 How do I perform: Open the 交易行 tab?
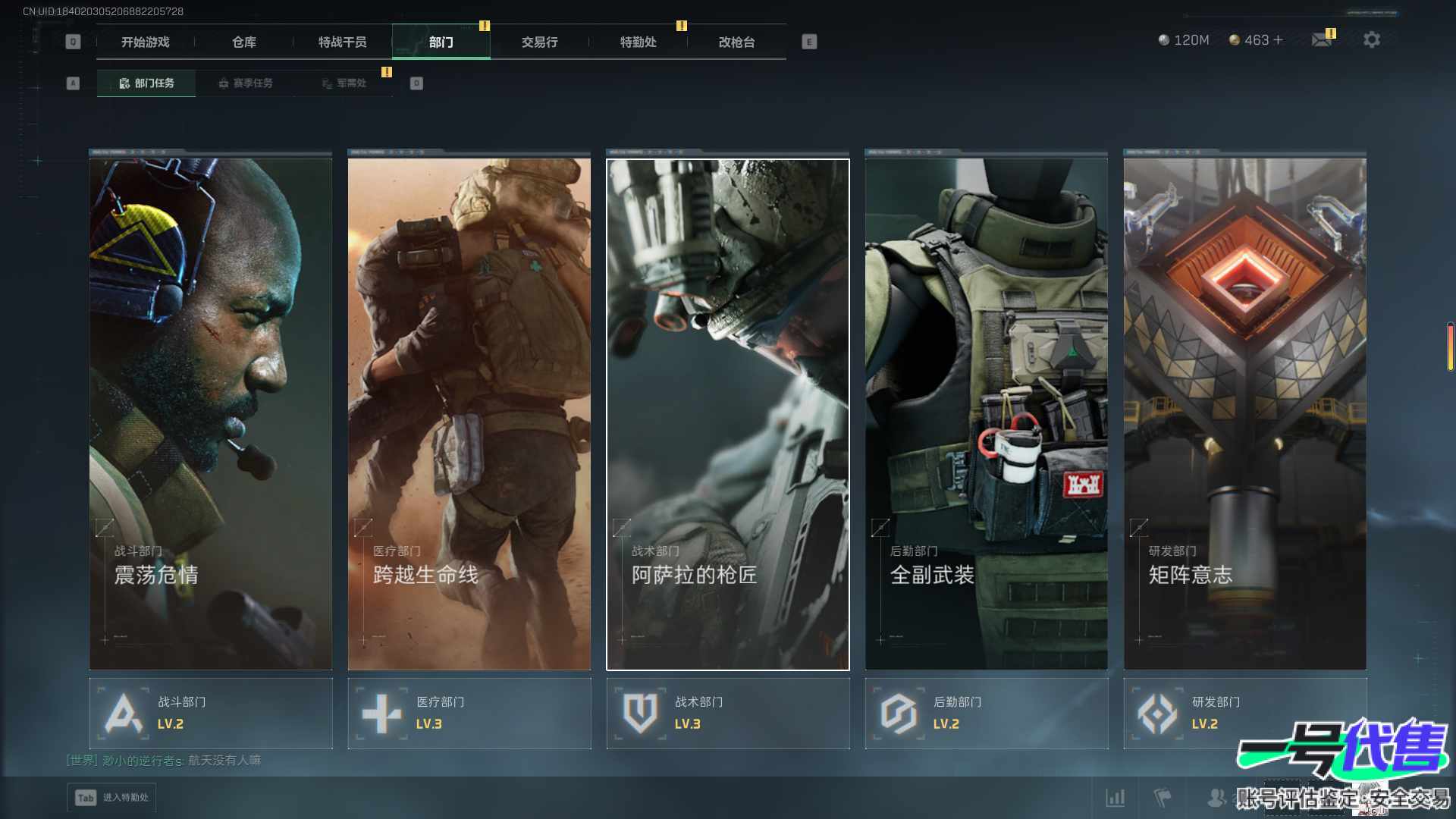pos(539,42)
